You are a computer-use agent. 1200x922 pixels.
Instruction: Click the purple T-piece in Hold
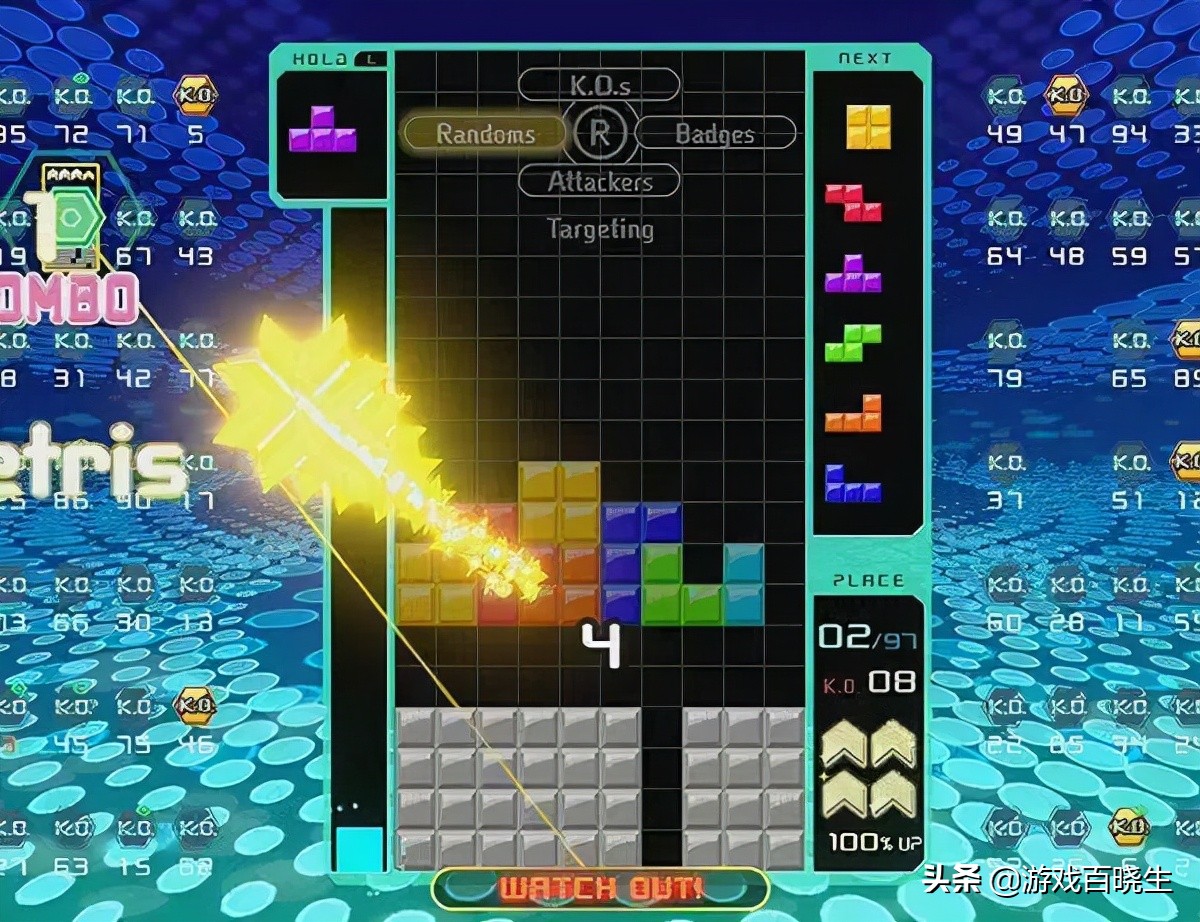coord(323,130)
